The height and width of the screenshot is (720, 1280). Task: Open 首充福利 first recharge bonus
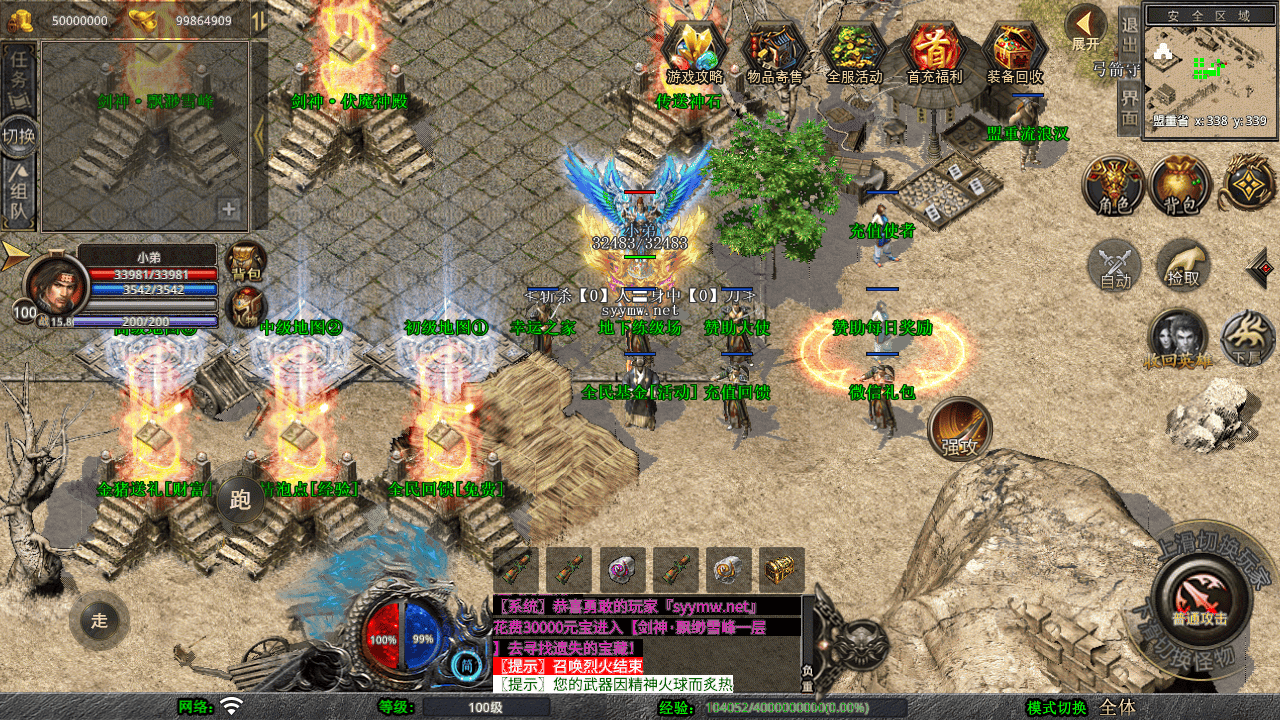(934, 52)
